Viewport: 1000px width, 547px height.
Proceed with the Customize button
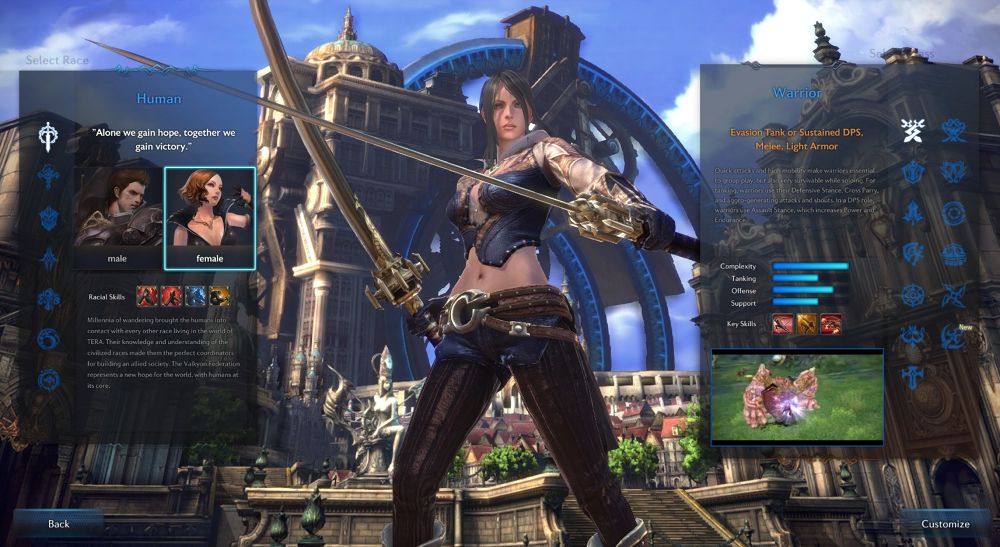tap(945, 523)
